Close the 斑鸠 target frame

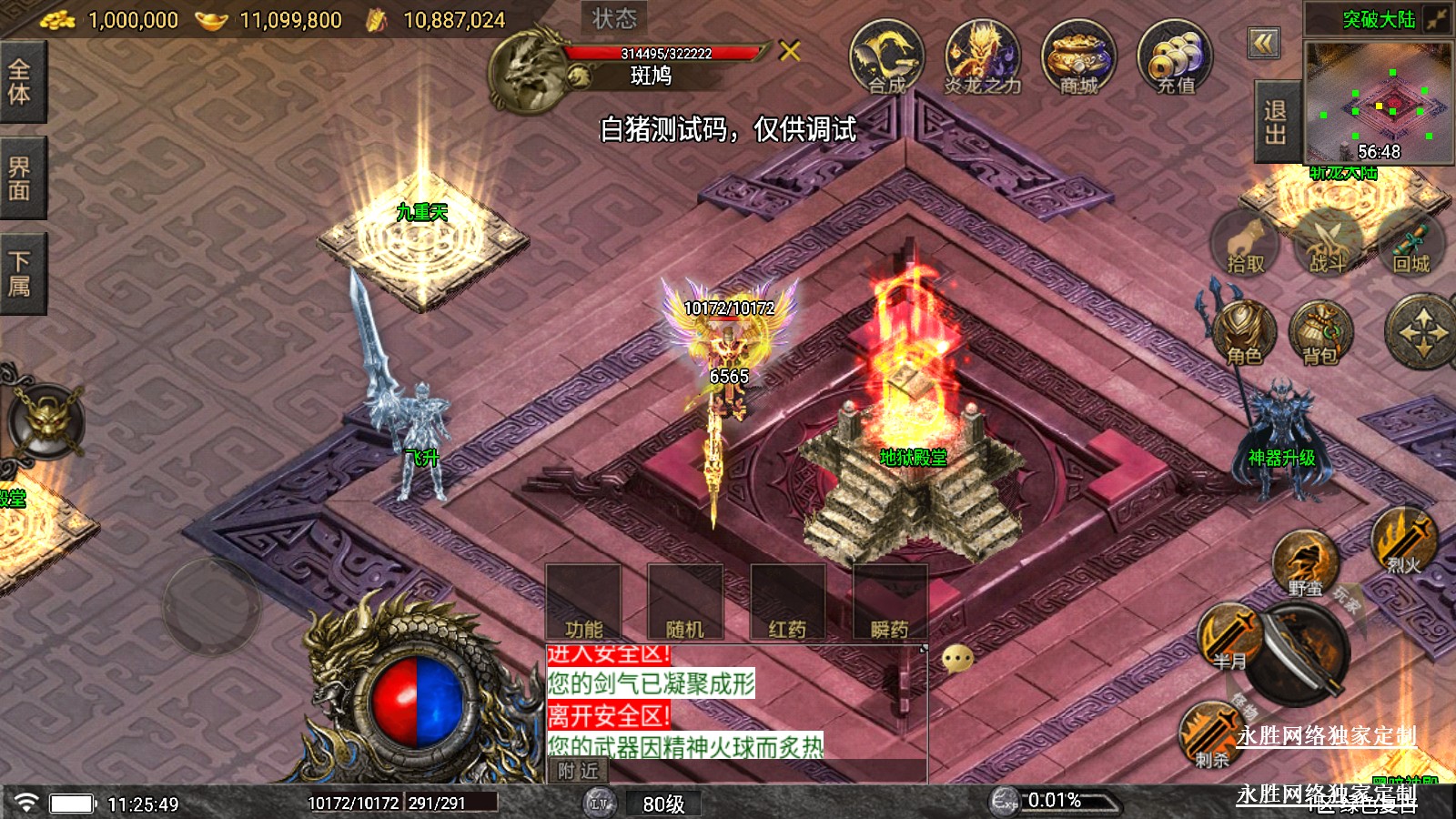(x=790, y=51)
